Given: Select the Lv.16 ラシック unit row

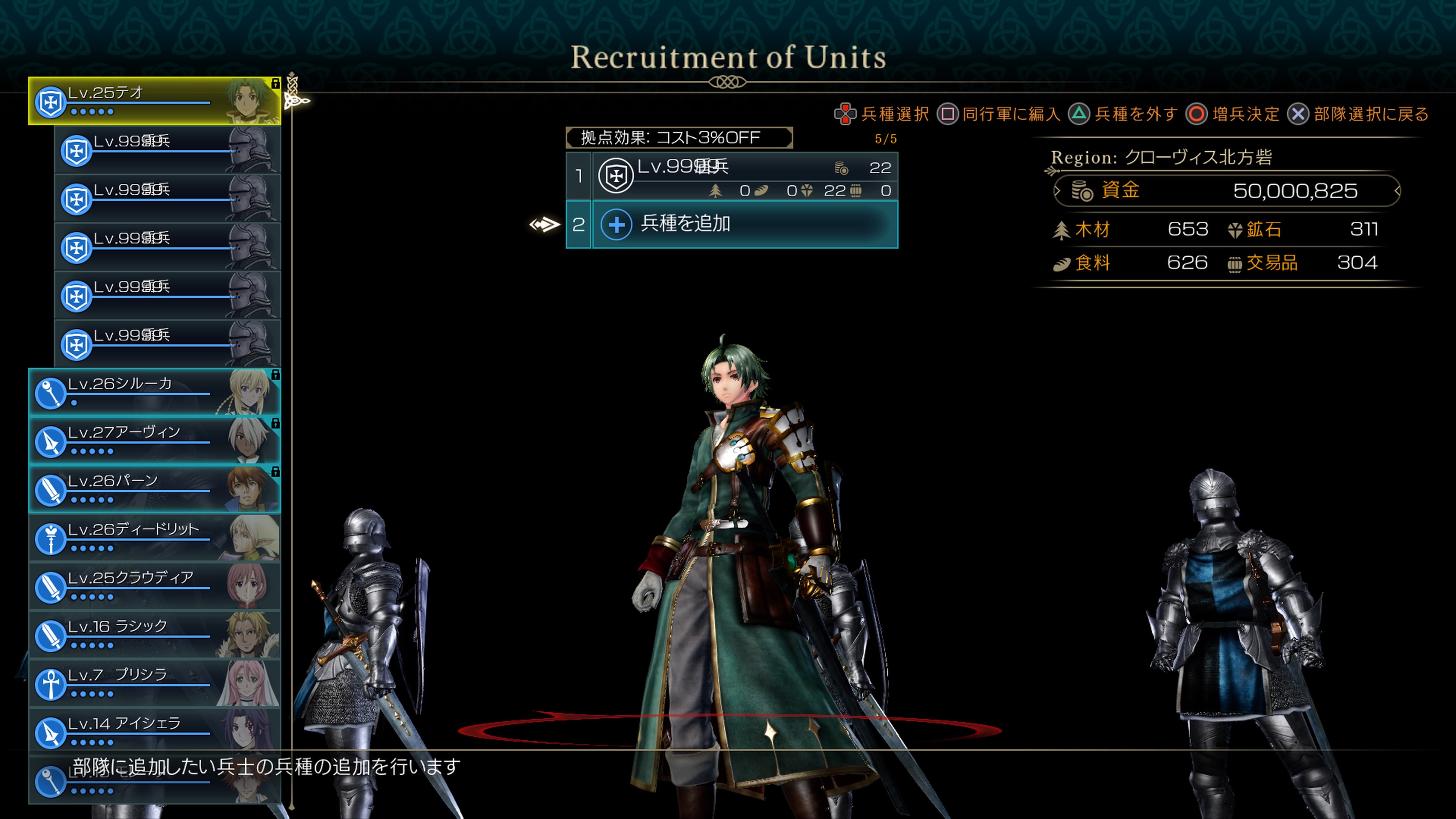Looking at the screenshot, I should click(154, 635).
